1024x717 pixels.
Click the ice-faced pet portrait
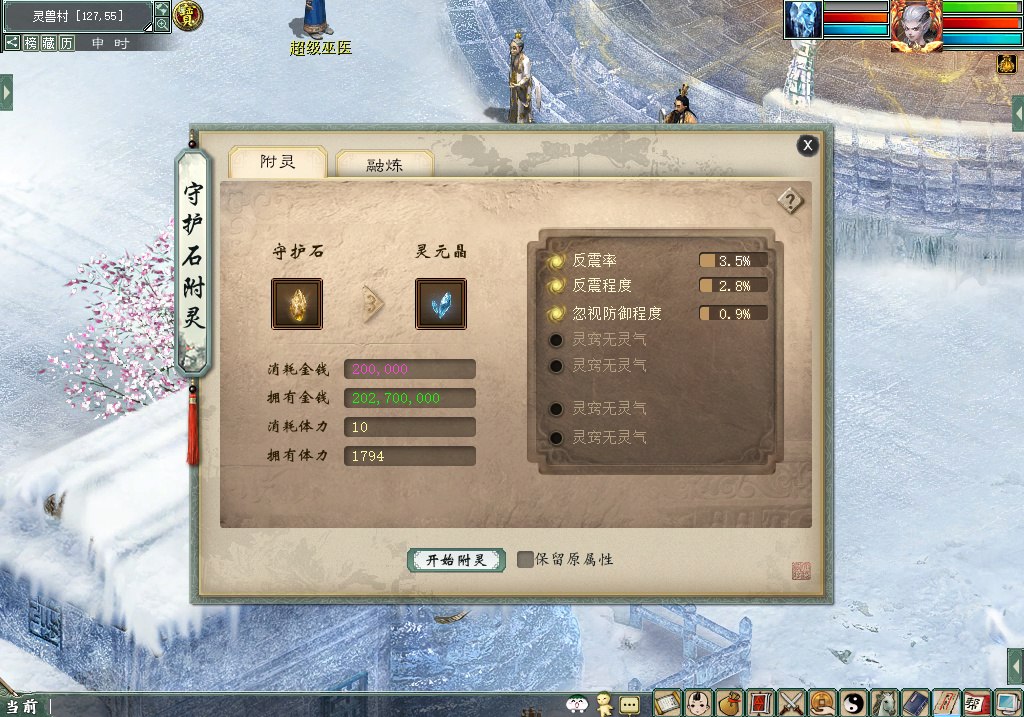coord(803,19)
